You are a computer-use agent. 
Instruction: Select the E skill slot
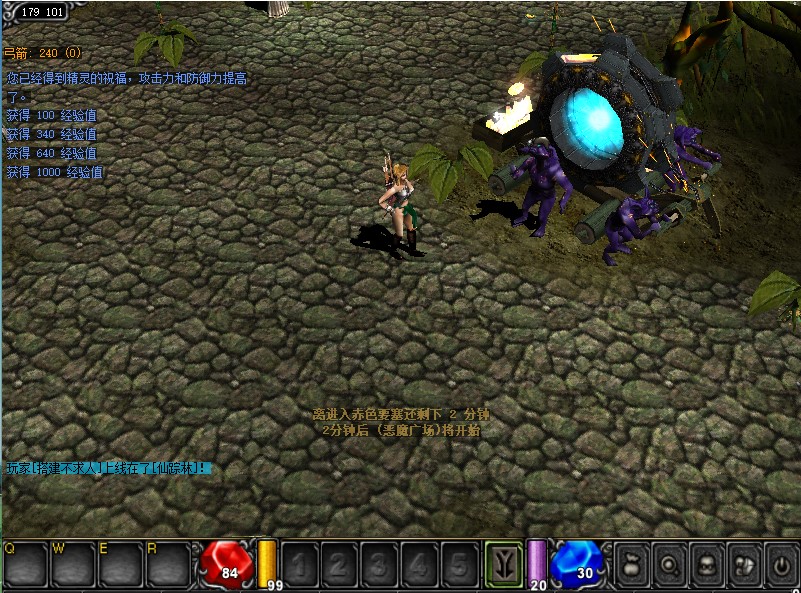point(120,565)
